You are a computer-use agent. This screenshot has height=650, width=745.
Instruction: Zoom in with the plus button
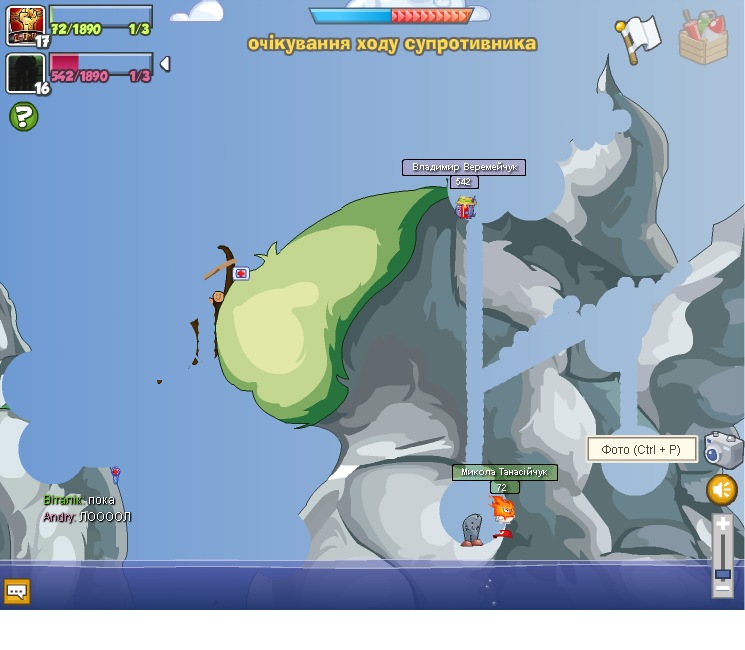click(x=723, y=524)
